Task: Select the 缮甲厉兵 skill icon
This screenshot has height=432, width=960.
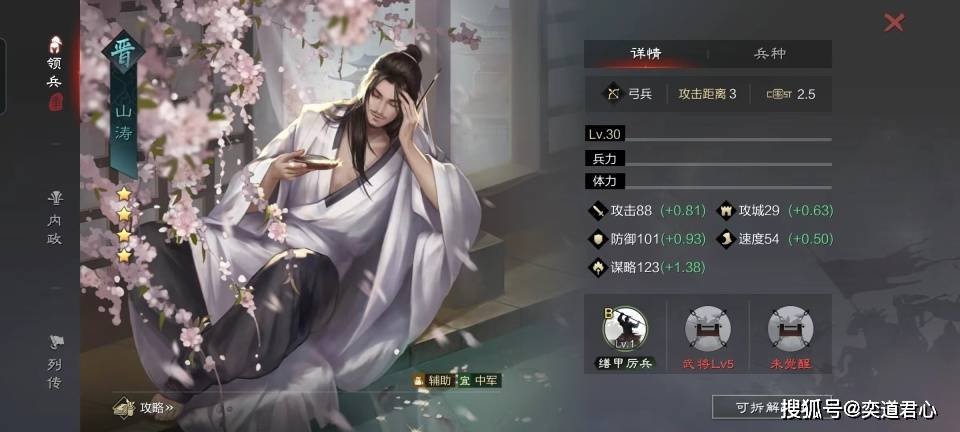Action: 625,333
